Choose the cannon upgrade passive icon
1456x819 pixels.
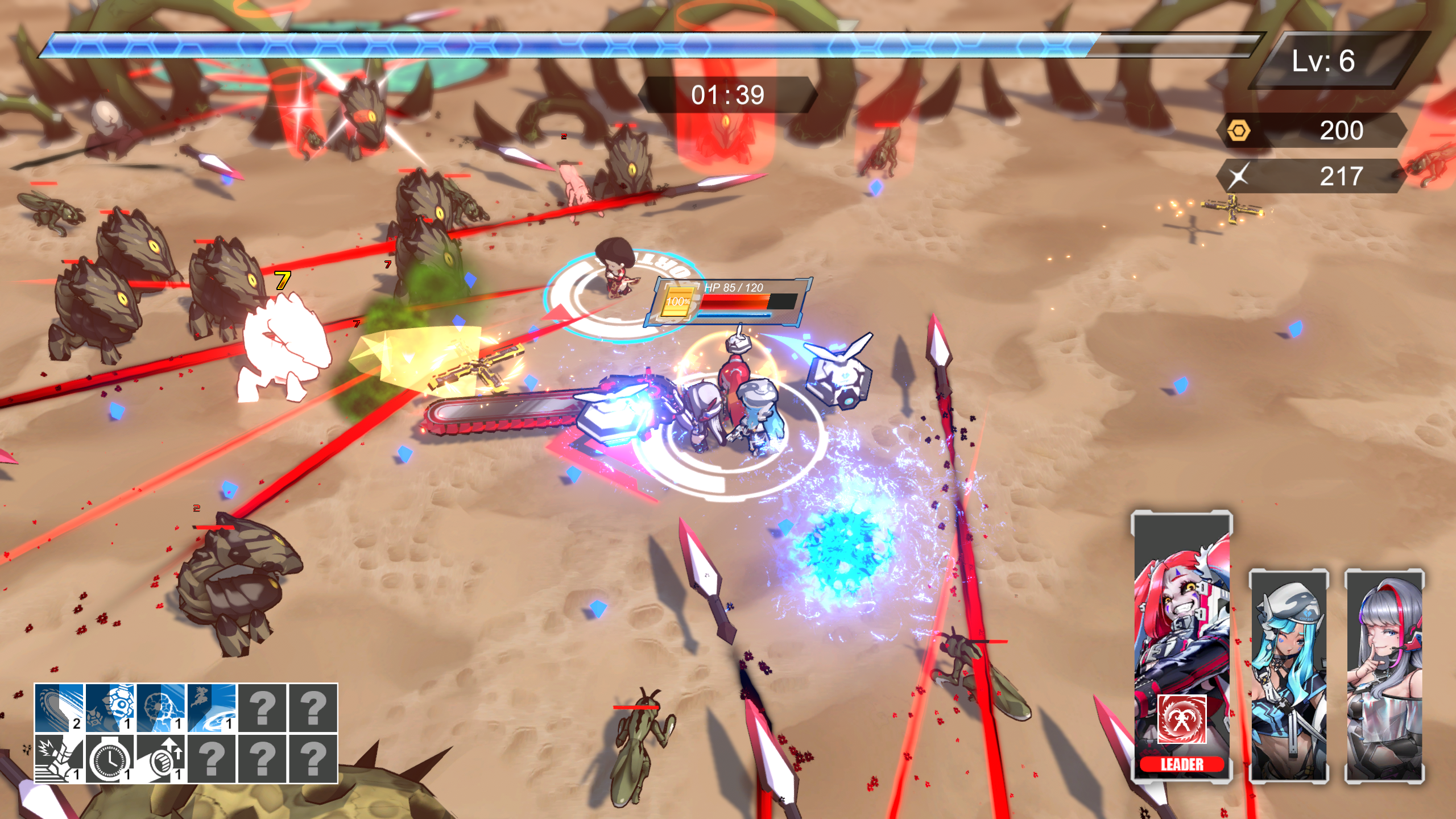(160, 758)
